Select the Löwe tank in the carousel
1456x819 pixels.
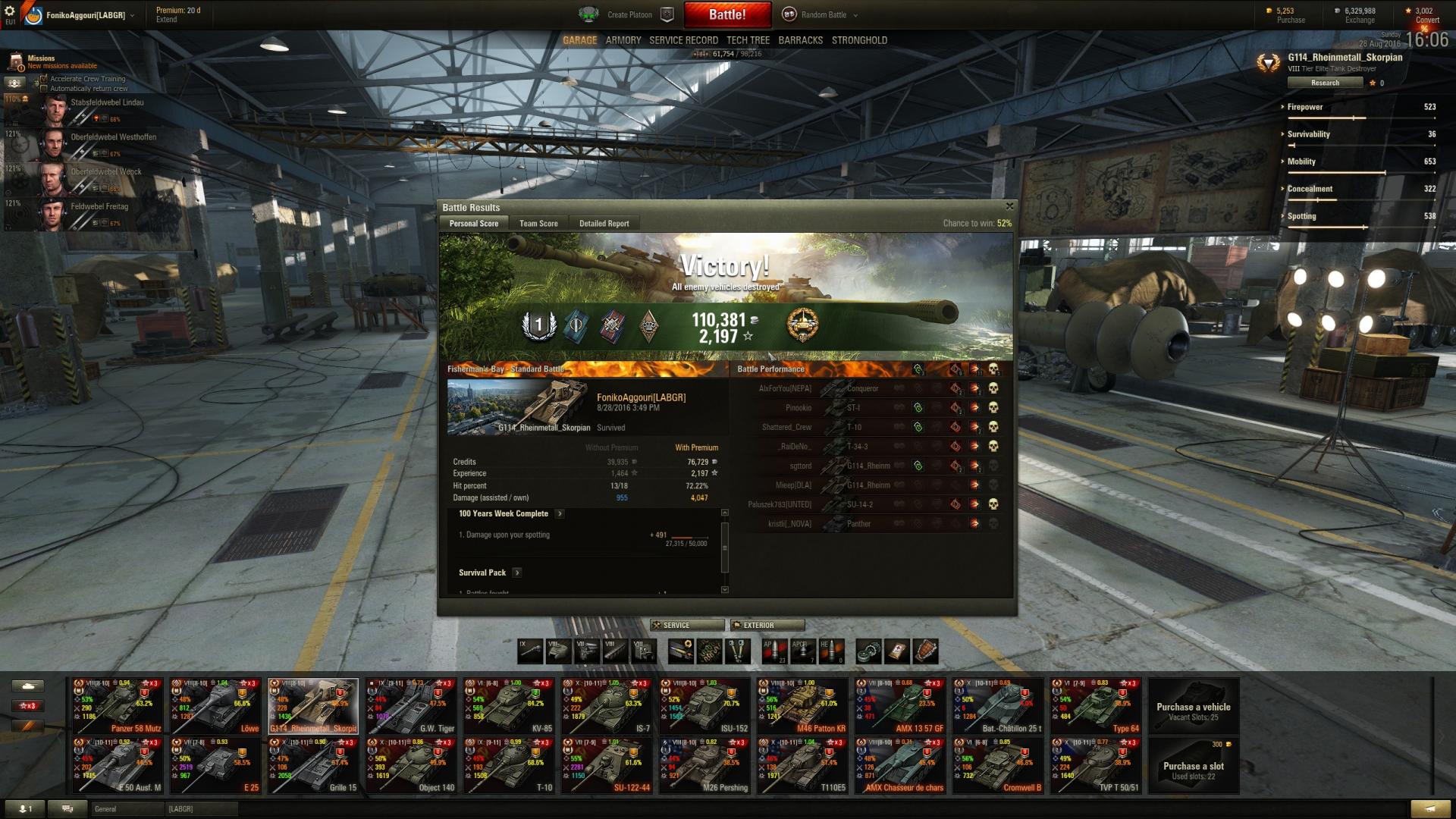point(215,706)
